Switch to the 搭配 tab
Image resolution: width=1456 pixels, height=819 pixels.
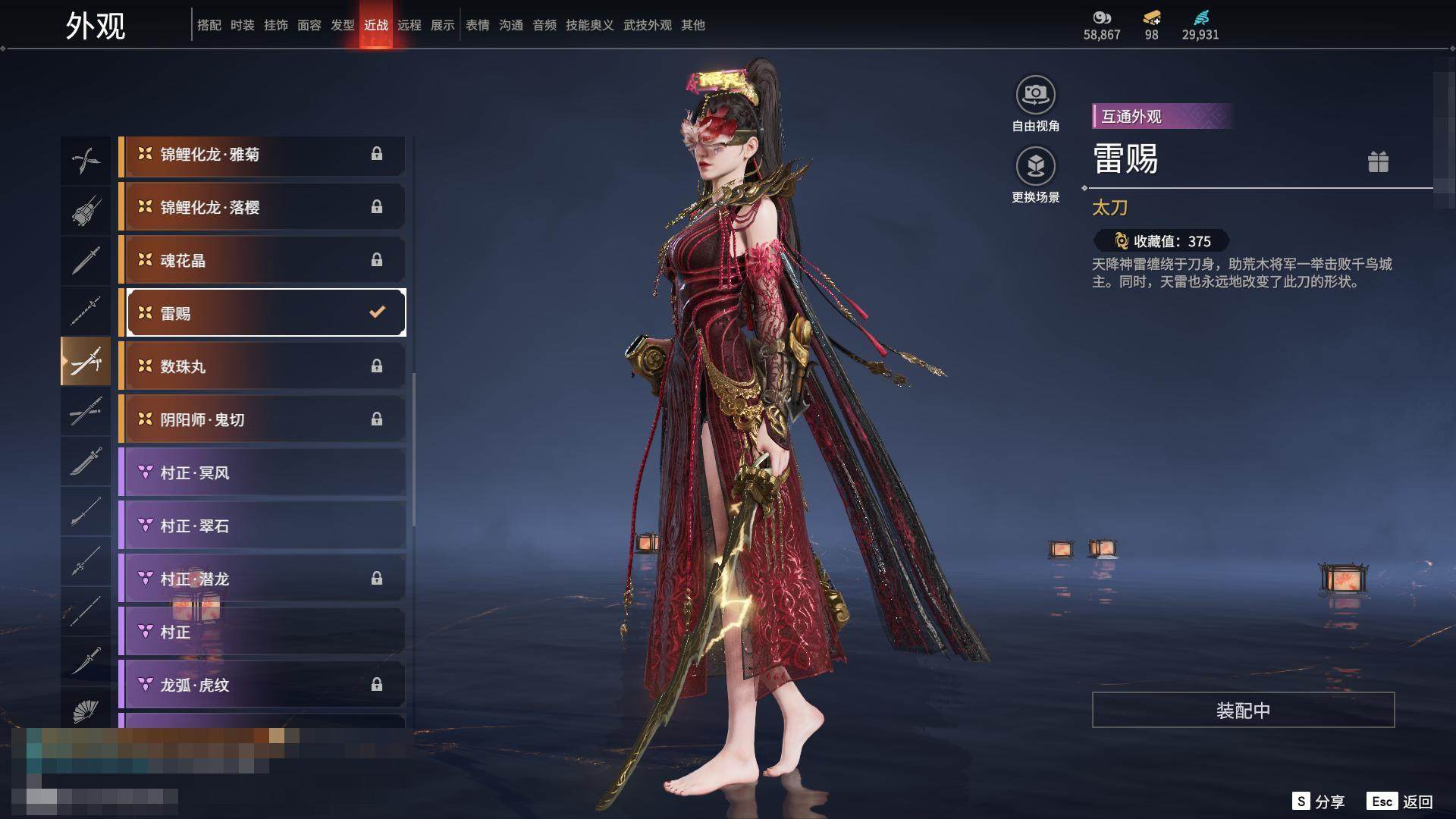coord(209,25)
